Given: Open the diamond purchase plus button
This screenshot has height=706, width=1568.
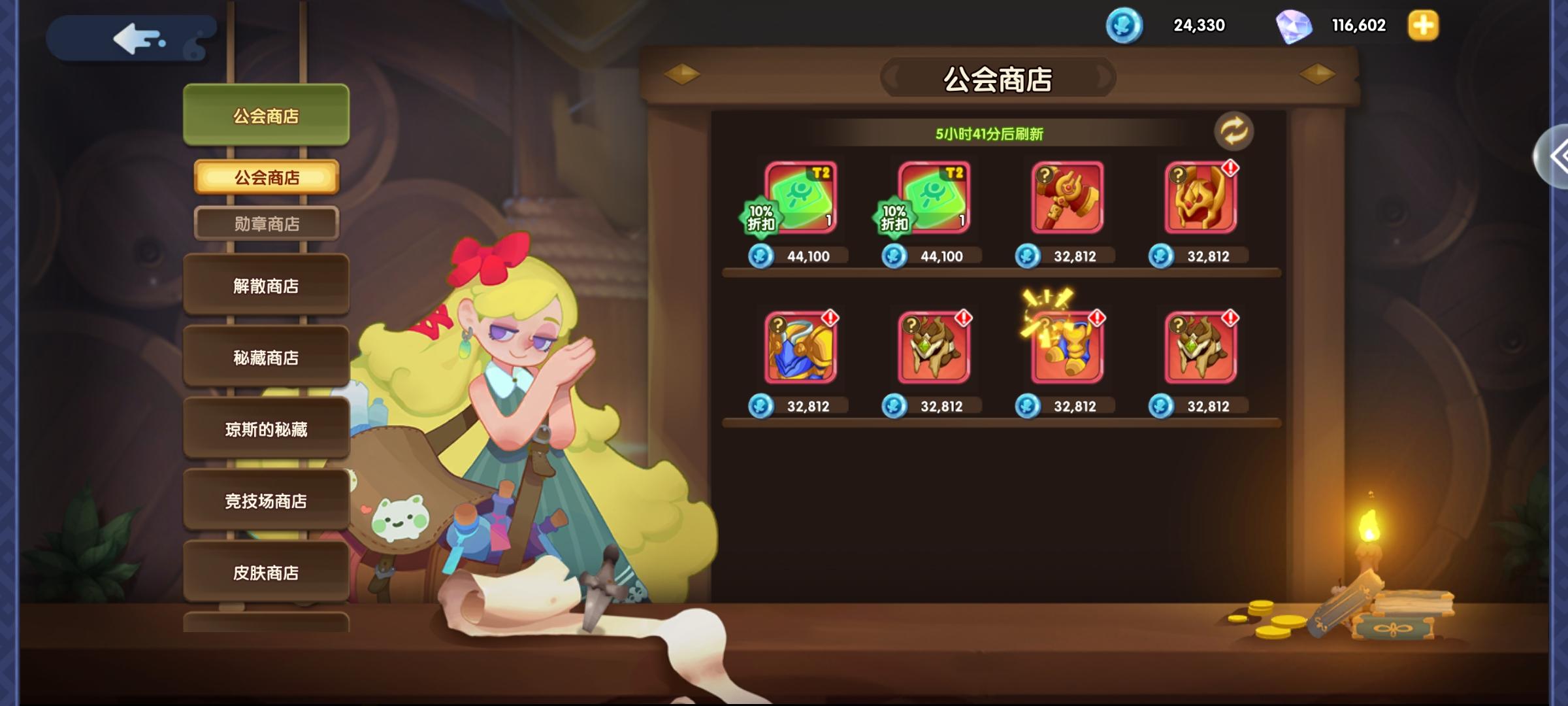Looking at the screenshot, I should click(1422, 26).
